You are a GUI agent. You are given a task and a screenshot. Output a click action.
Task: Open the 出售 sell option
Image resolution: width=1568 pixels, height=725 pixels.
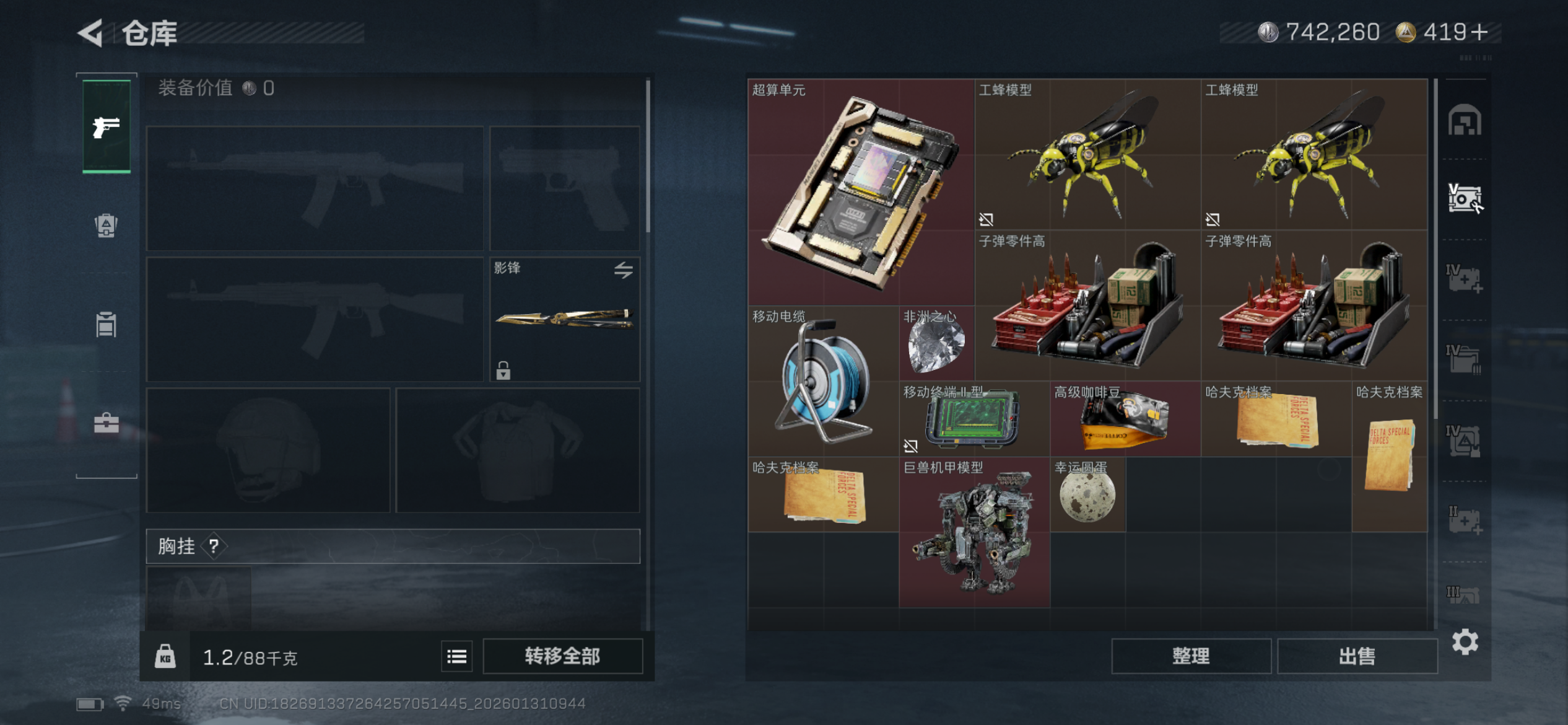1357,656
